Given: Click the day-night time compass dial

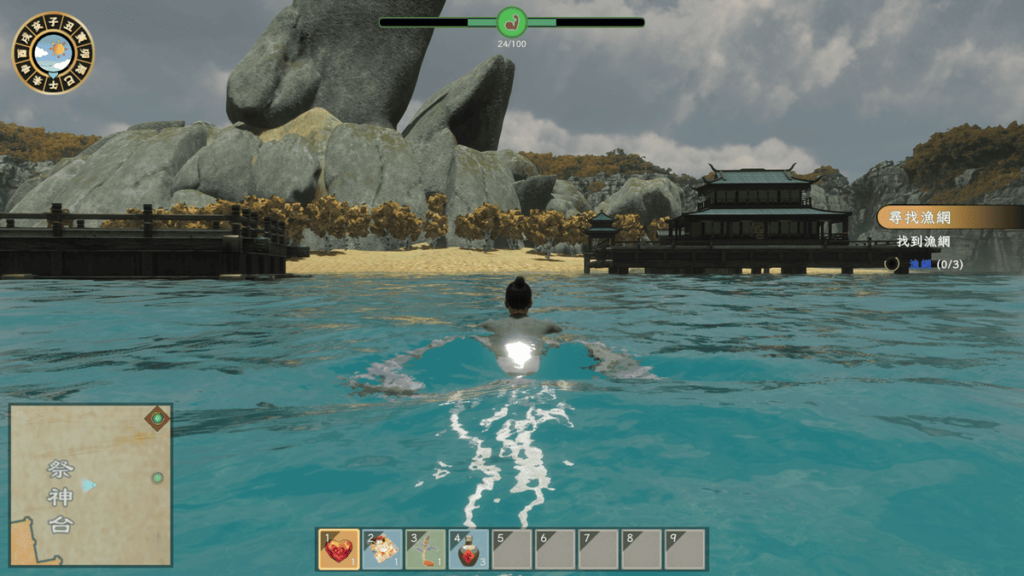Looking at the screenshot, I should [x=53, y=53].
